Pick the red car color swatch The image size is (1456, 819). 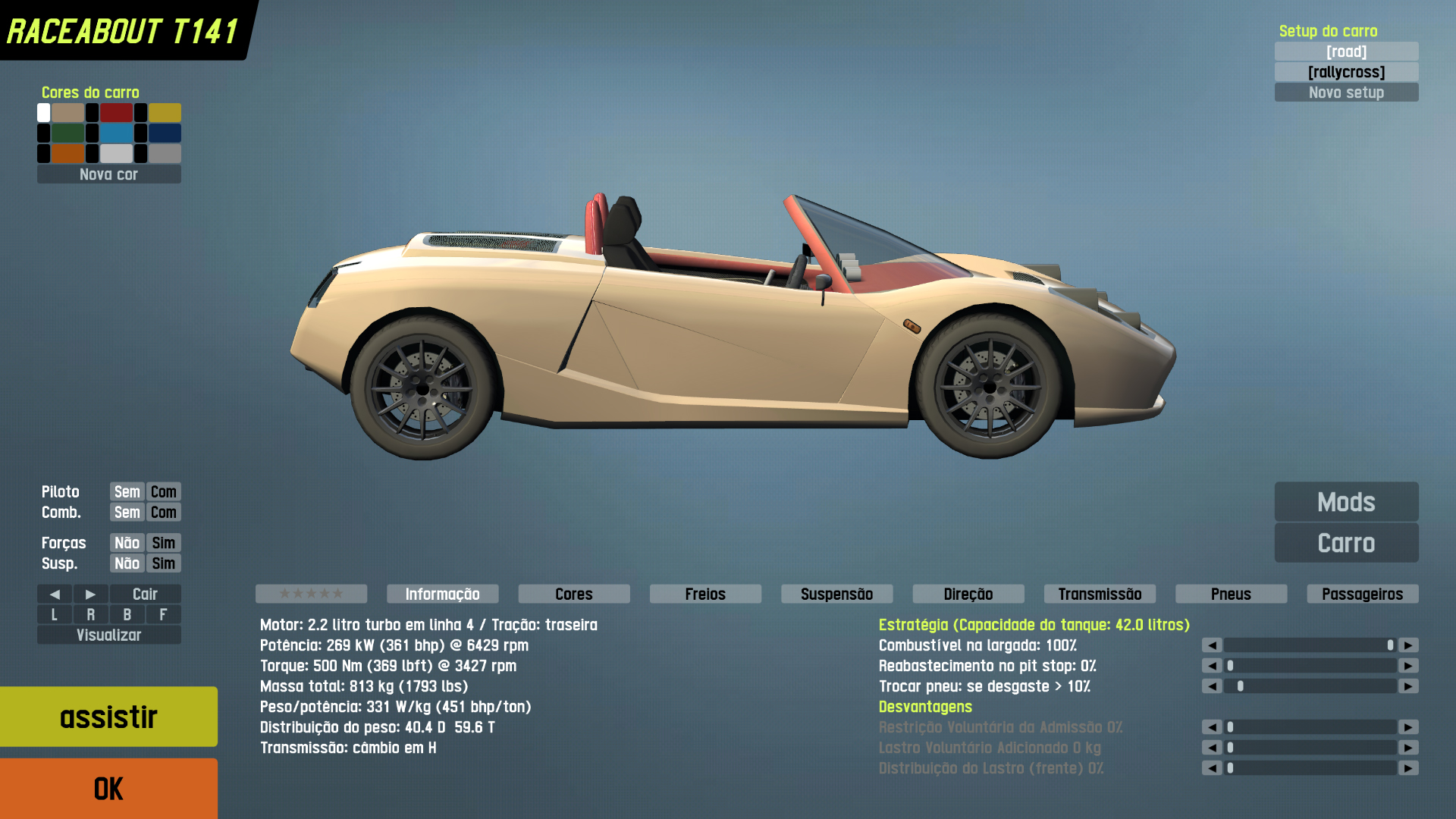point(116,113)
